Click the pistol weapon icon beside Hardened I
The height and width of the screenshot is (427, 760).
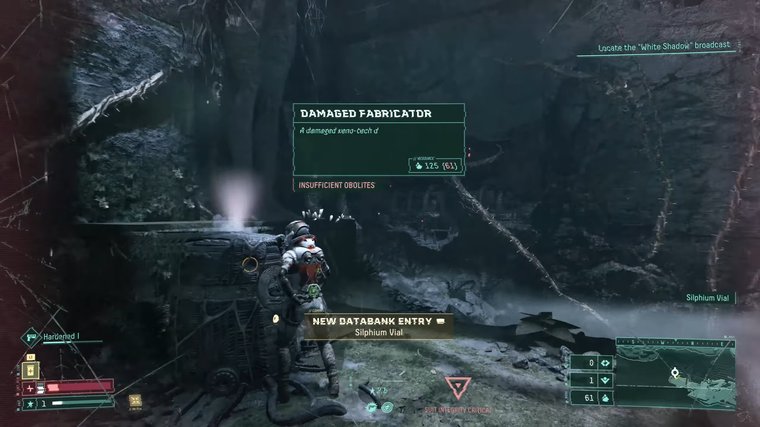click(32, 338)
